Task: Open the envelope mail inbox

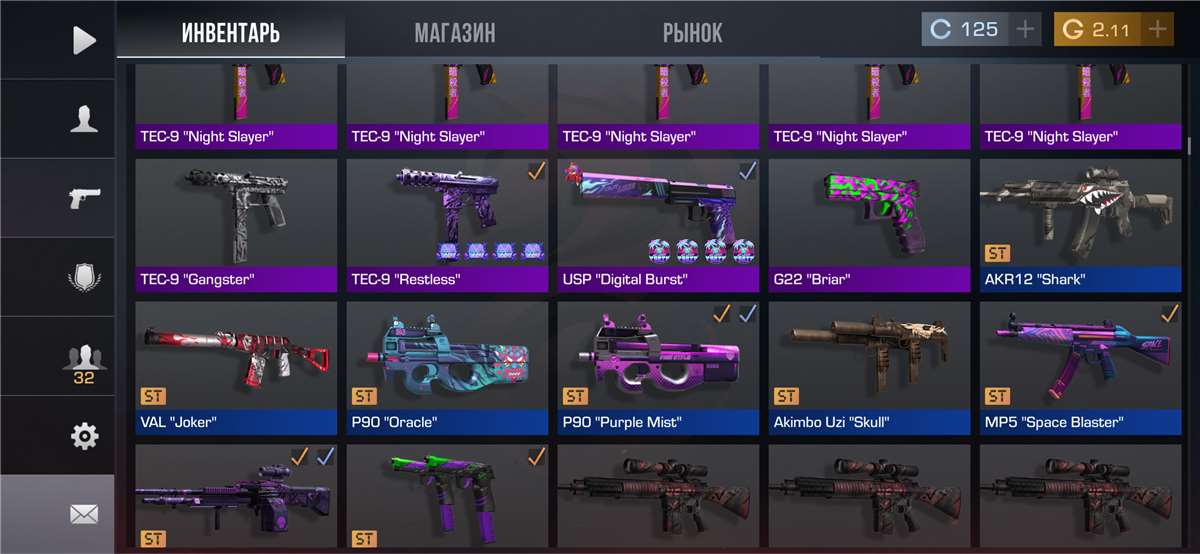Action: pyautogui.click(x=84, y=514)
